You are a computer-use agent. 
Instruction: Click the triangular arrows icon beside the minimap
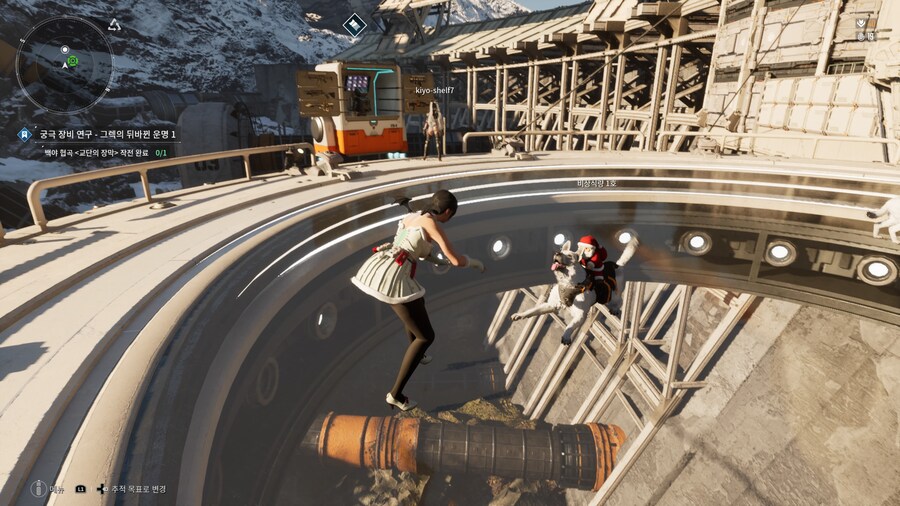tap(114, 24)
